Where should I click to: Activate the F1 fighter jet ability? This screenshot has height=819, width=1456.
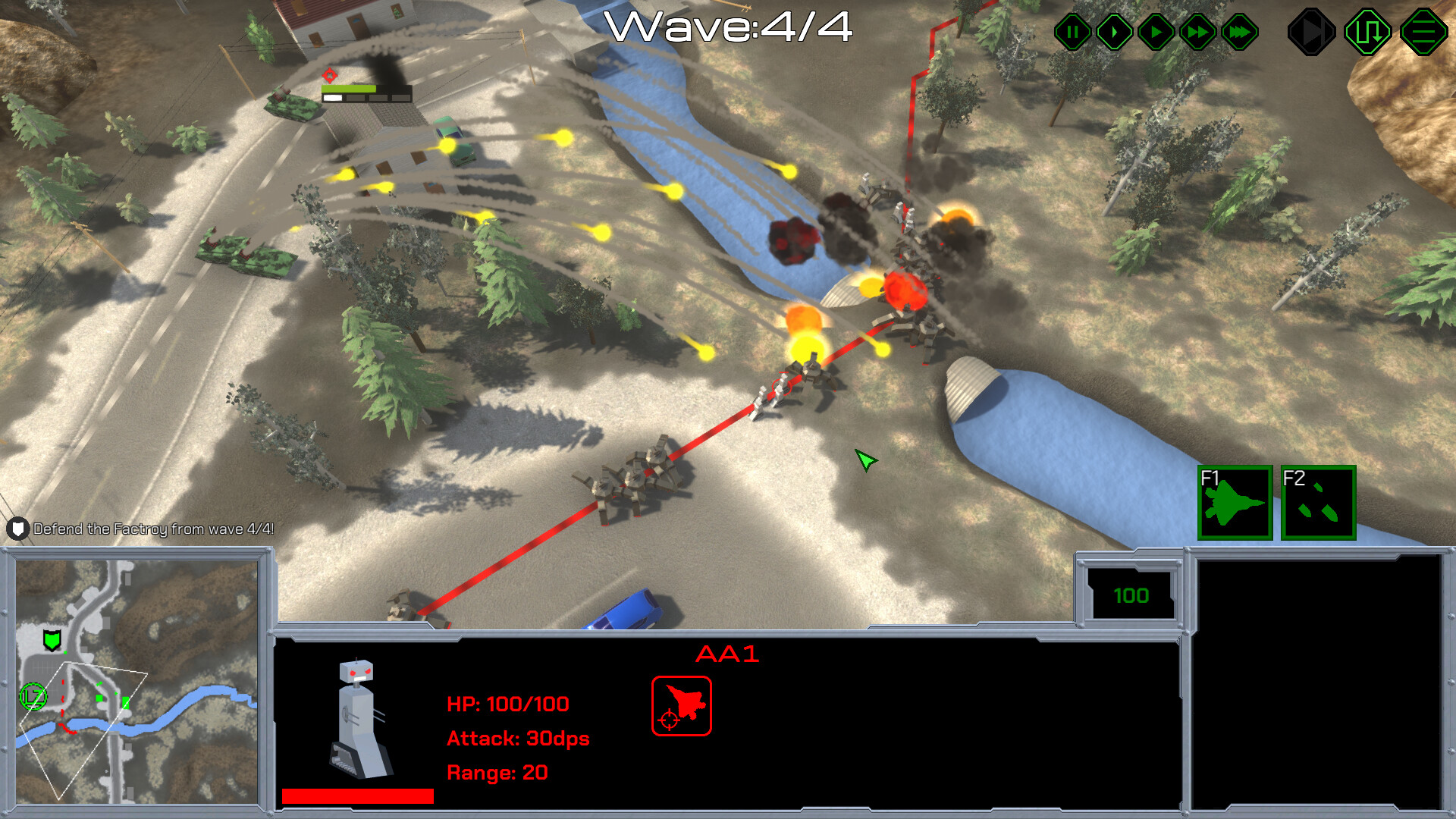click(1235, 503)
